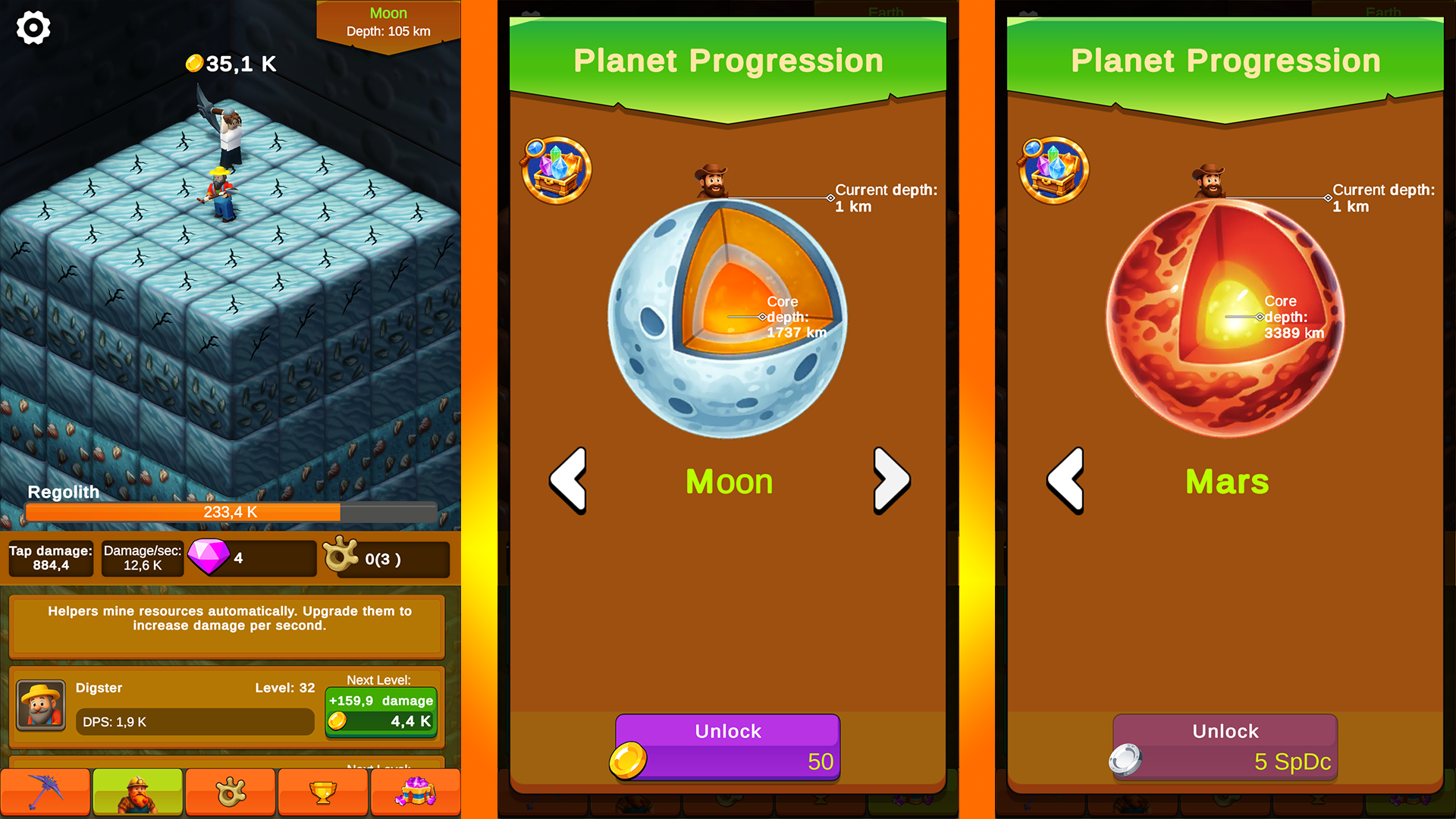This screenshot has width=1456, height=819.
Task: Click the pink gem counter icon
Action: point(210,558)
